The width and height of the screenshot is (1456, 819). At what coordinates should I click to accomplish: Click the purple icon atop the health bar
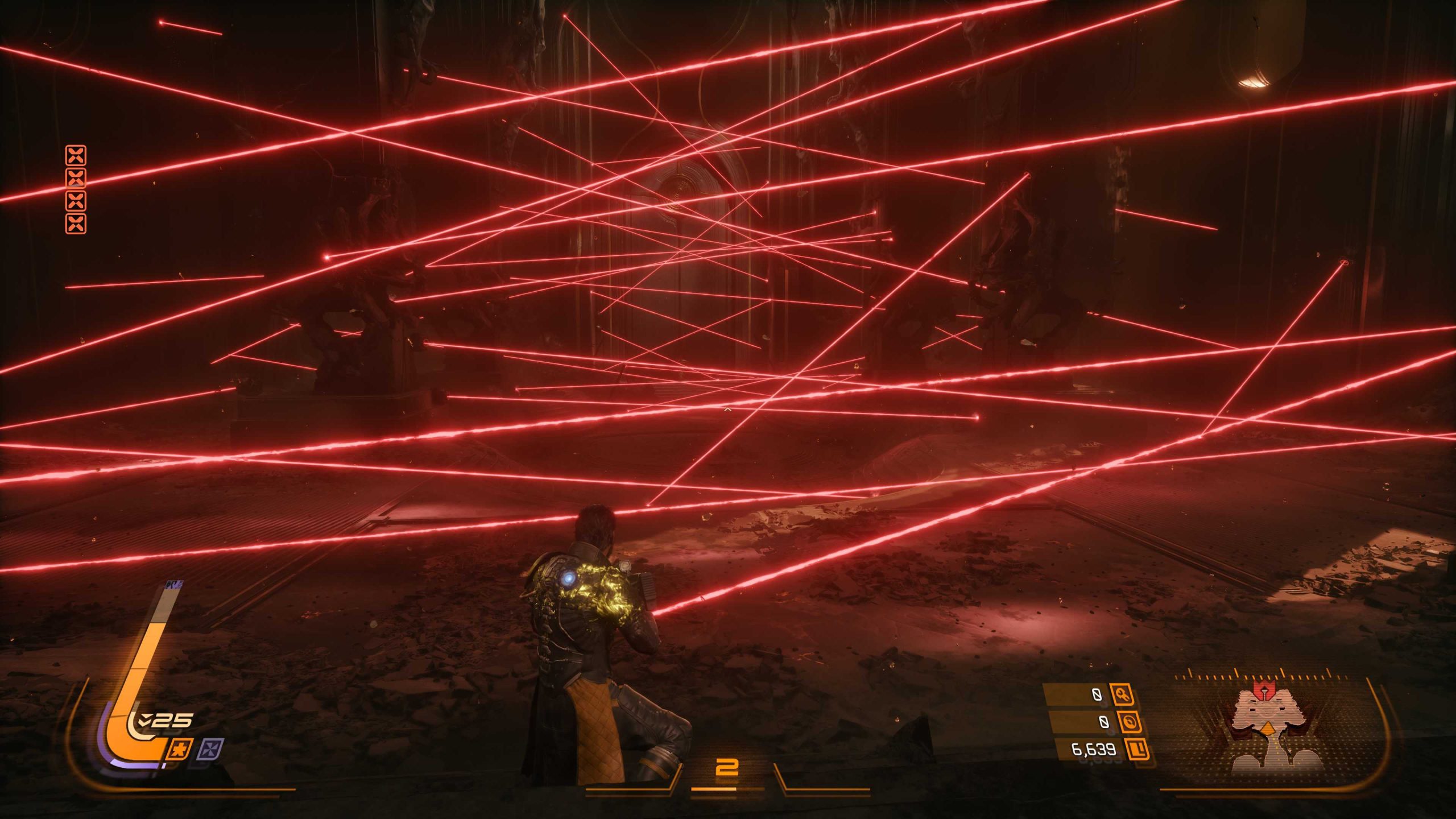pos(173,584)
